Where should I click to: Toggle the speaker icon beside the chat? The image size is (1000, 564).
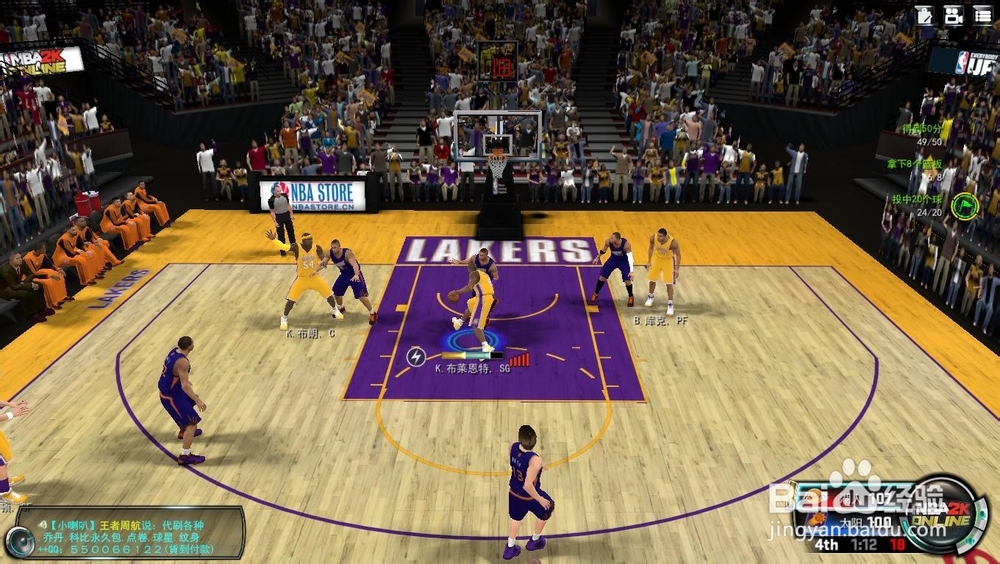coord(19,541)
